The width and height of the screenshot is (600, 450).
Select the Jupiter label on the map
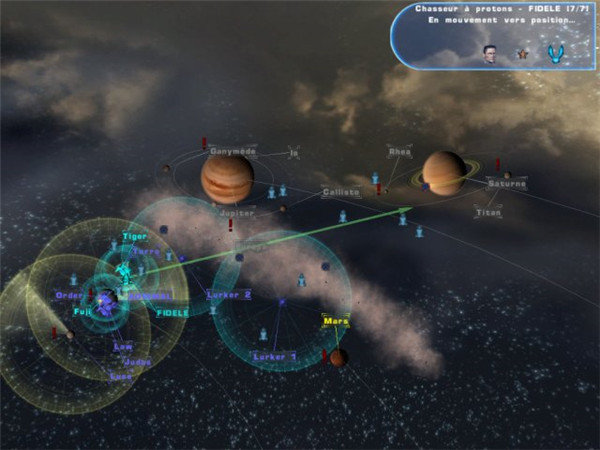coord(237,213)
